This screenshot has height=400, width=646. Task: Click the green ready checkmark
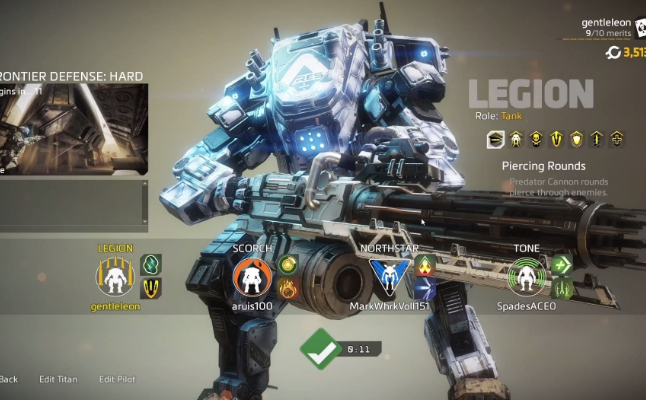(320, 350)
